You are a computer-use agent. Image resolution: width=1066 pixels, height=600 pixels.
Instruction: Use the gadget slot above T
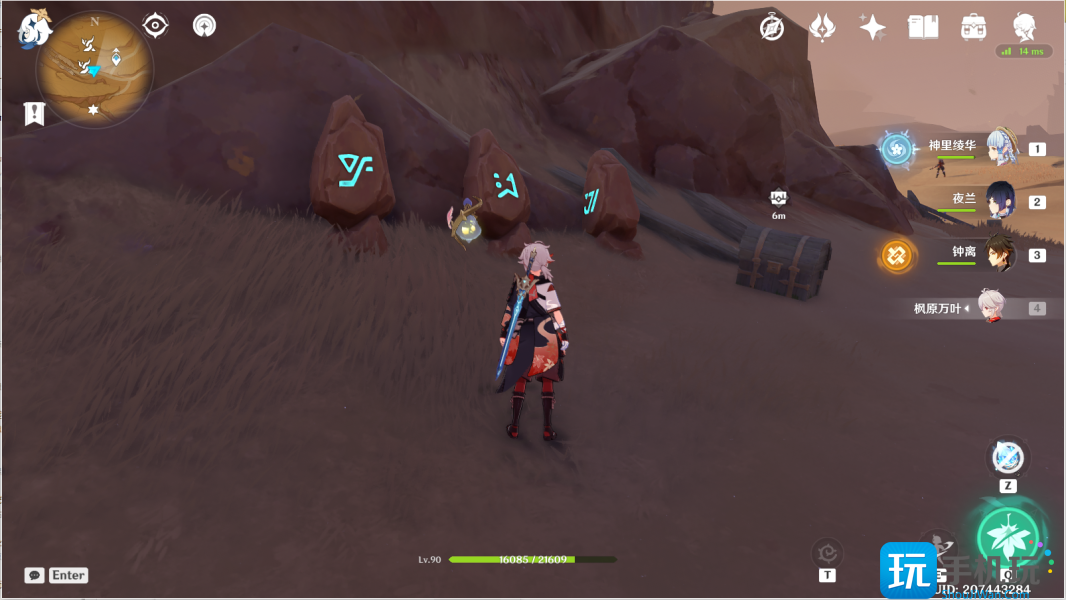[x=827, y=551]
